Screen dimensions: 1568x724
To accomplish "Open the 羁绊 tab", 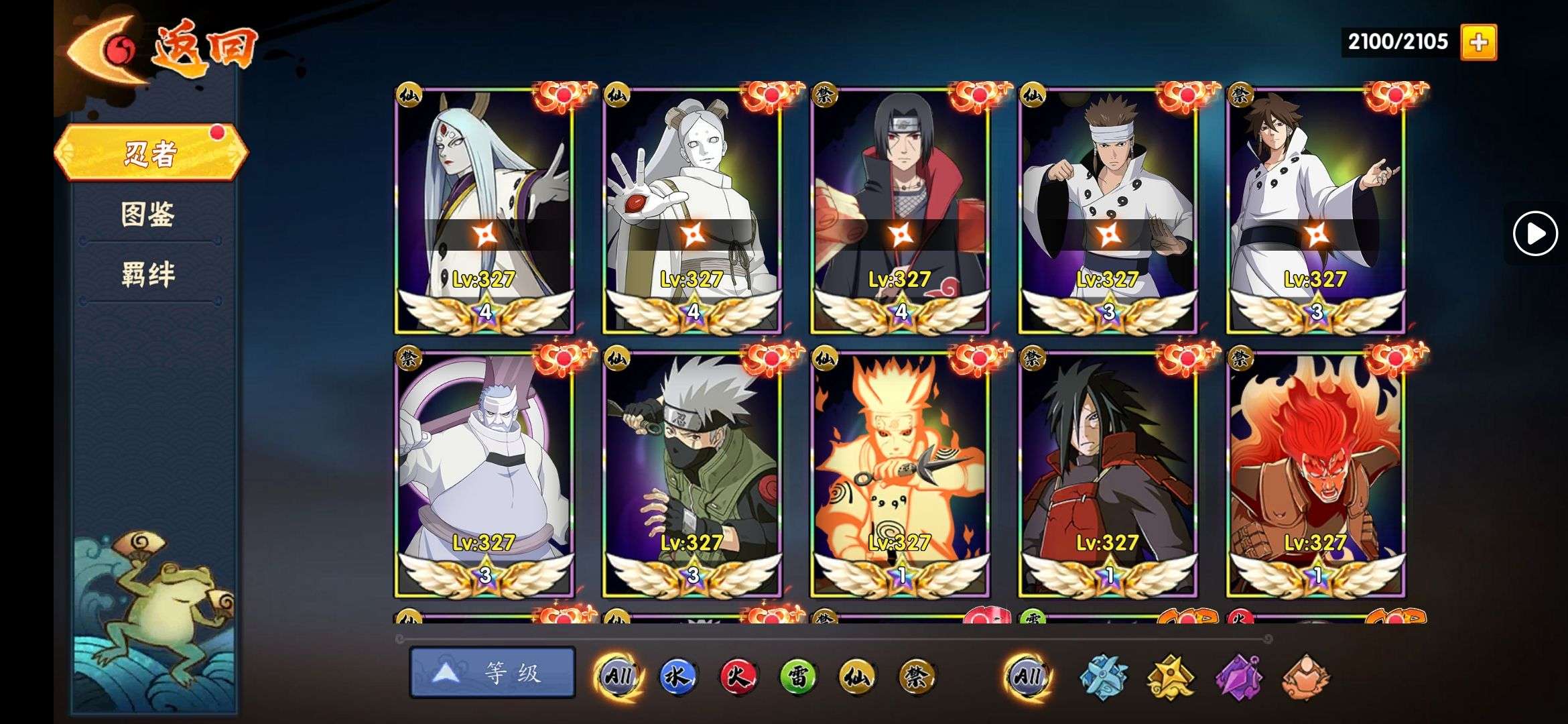I will [148, 274].
